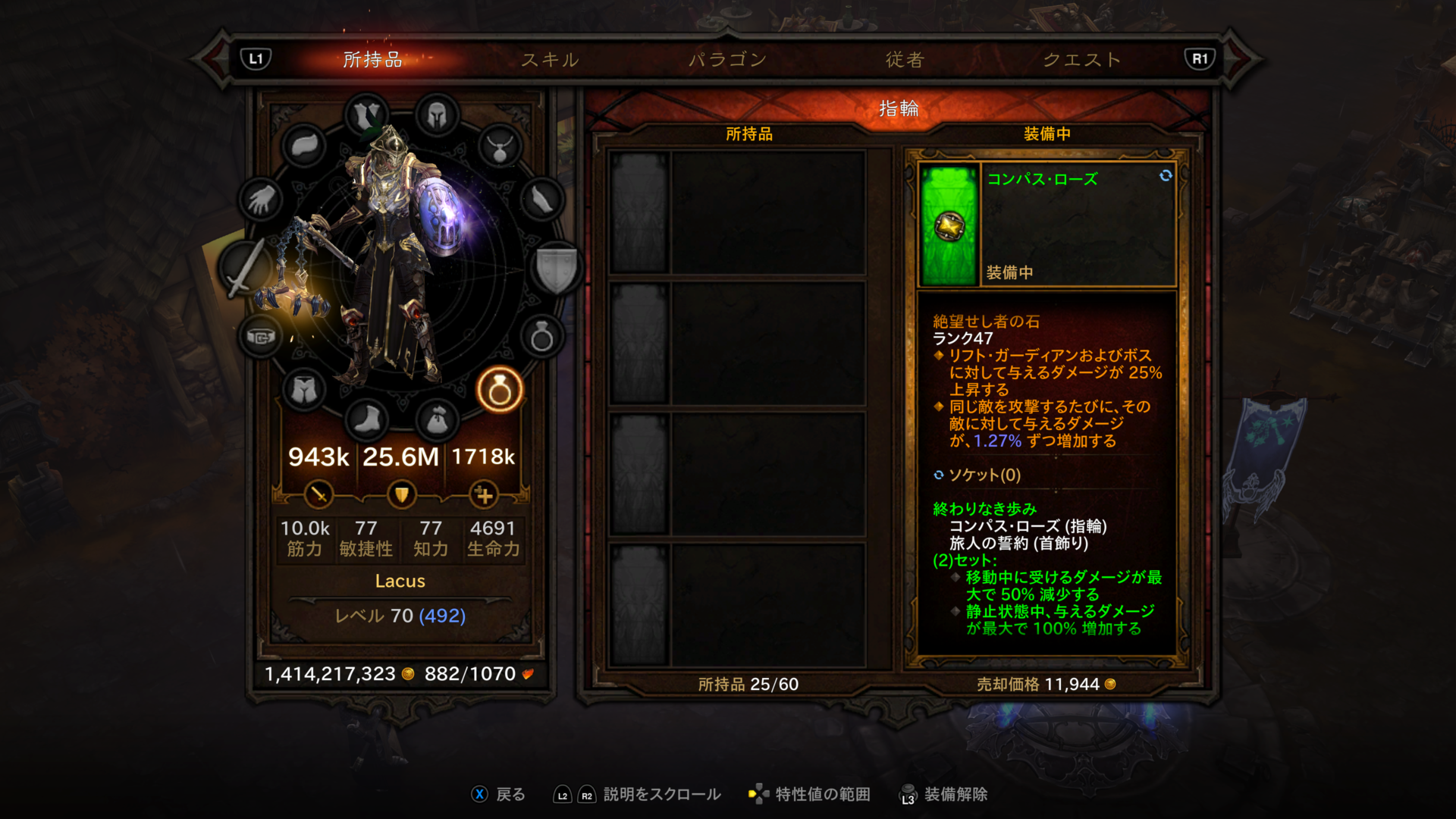Click the plus-shaped life stat icon
Viewport: 1456px width, 819px height.
tap(484, 495)
